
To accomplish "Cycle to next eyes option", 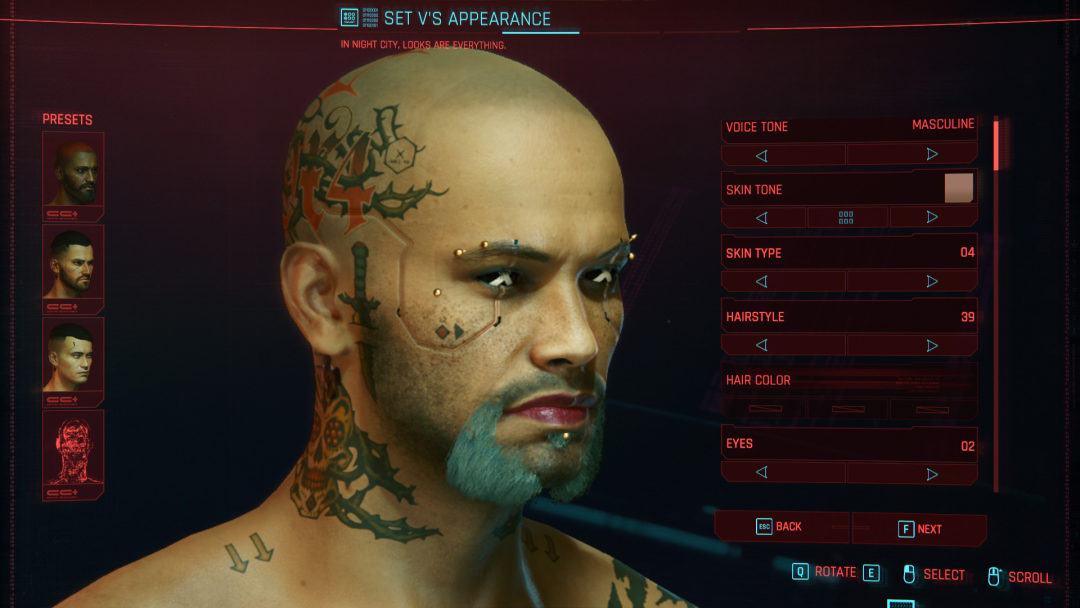I will pos(931,473).
